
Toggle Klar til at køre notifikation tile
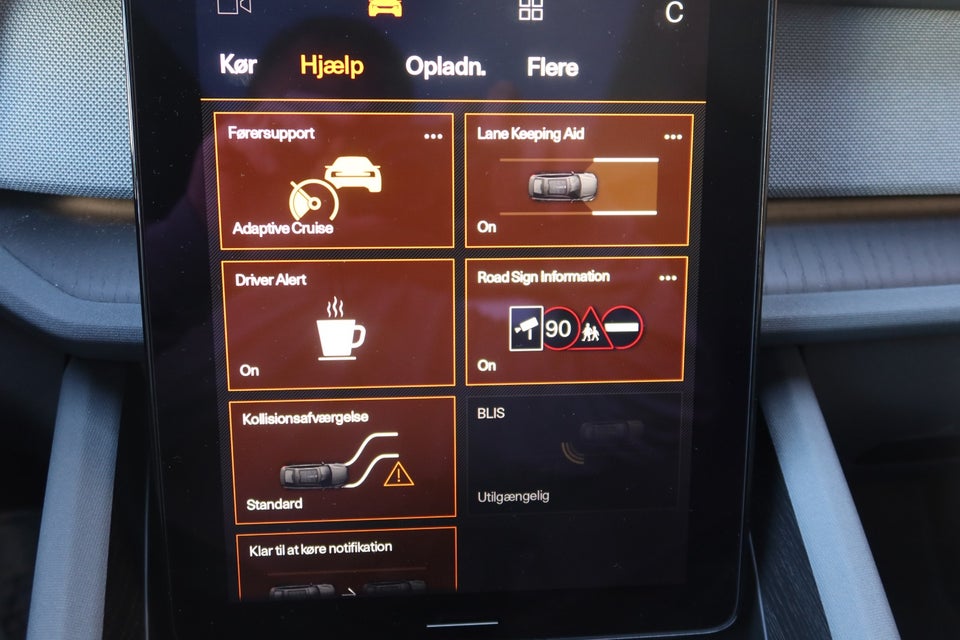click(x=347, y=563)
